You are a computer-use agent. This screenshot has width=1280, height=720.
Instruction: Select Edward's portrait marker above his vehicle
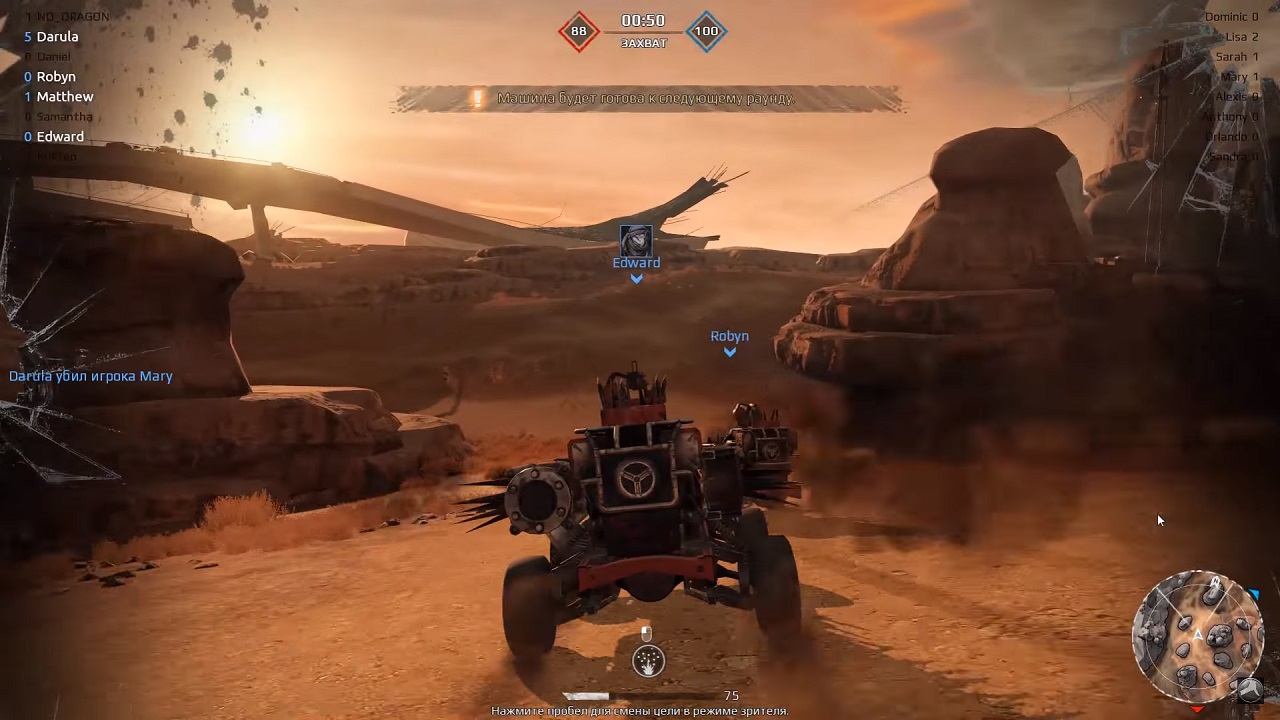pyautogui.click(x=636, y=241)
